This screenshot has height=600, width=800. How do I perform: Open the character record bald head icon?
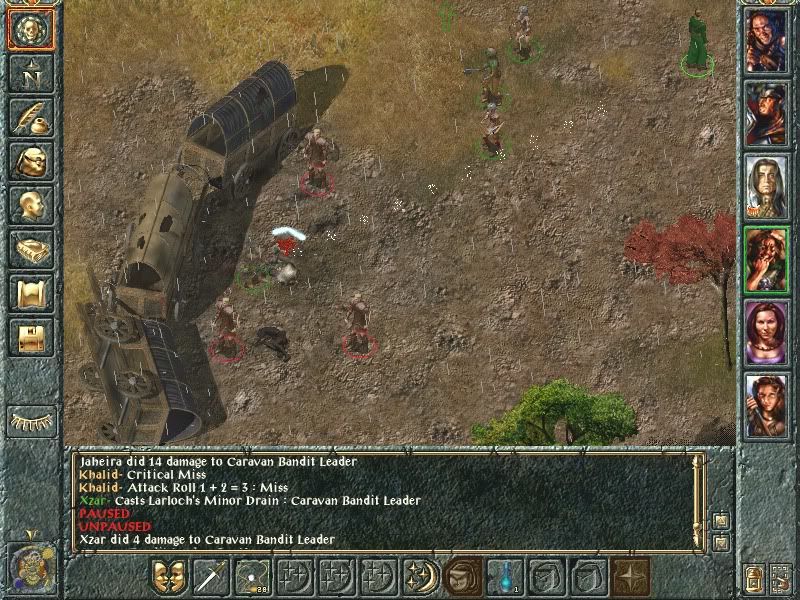pos(30,205)
